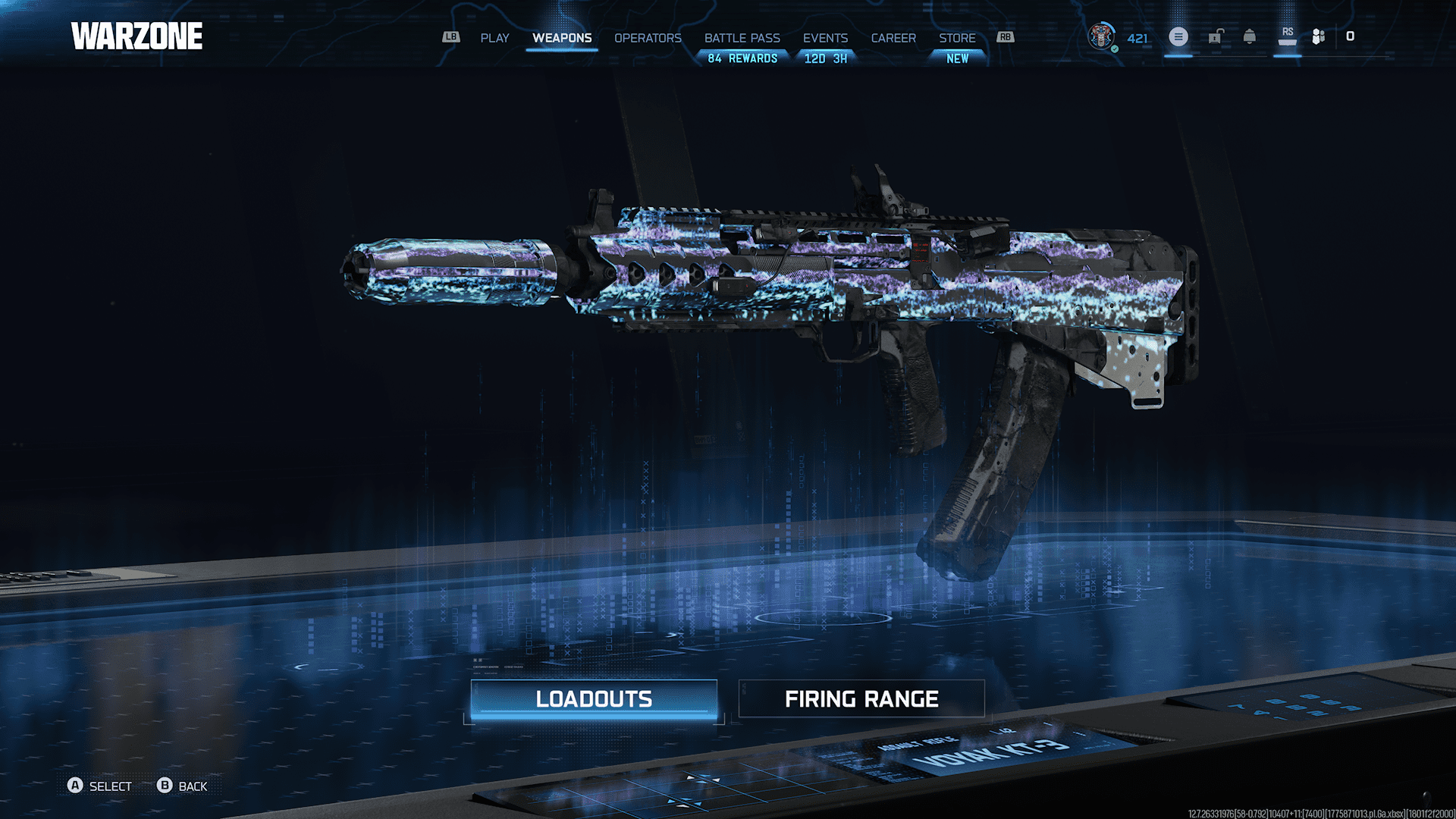Open the Battle Pass tab
Screen dimensions: 1456x819
click(742, 38)
